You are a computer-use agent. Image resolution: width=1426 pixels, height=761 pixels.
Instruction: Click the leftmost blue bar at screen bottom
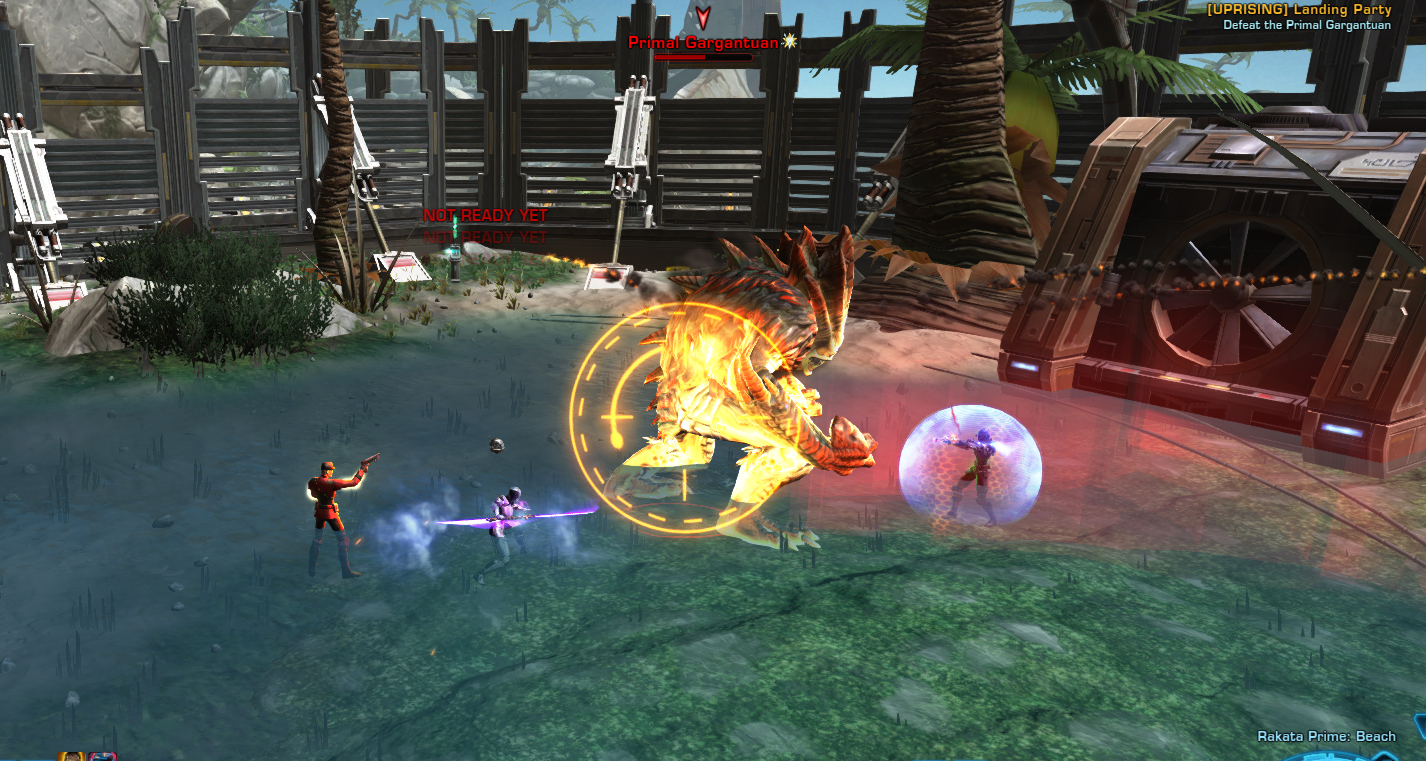[8, 758]
